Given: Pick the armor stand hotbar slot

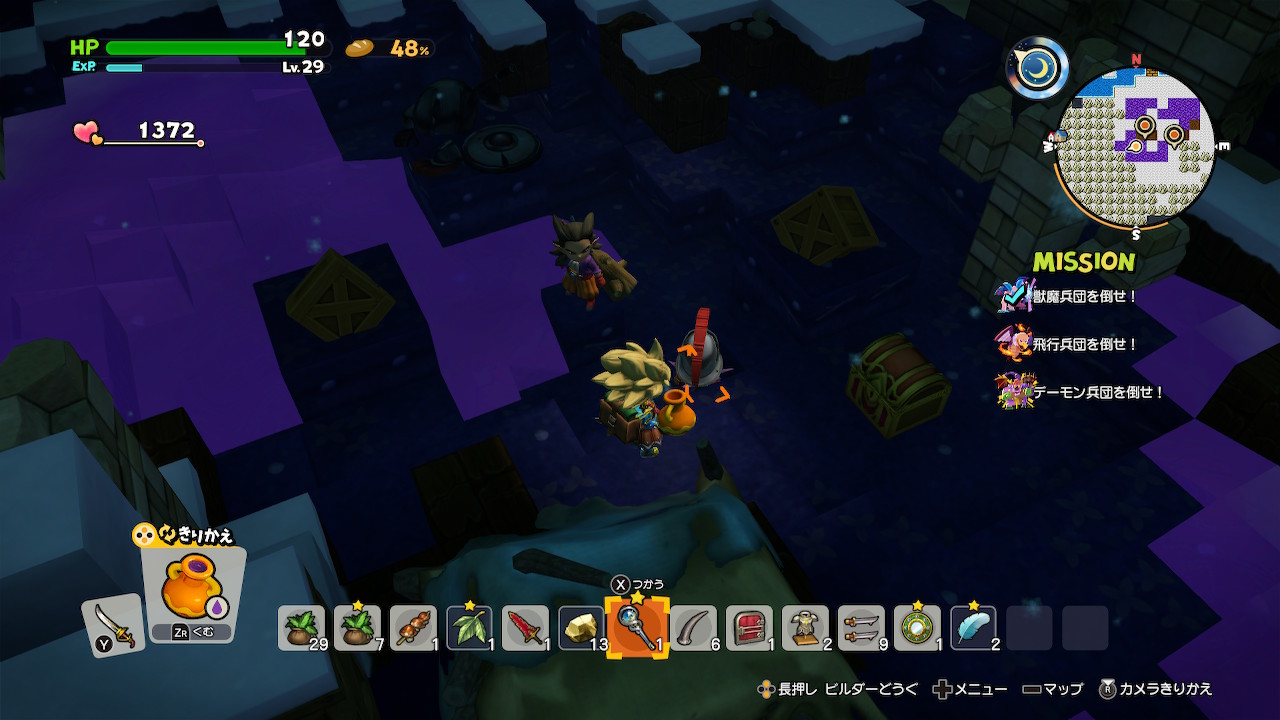Looking at the screenshot, I should coord(805,628).
